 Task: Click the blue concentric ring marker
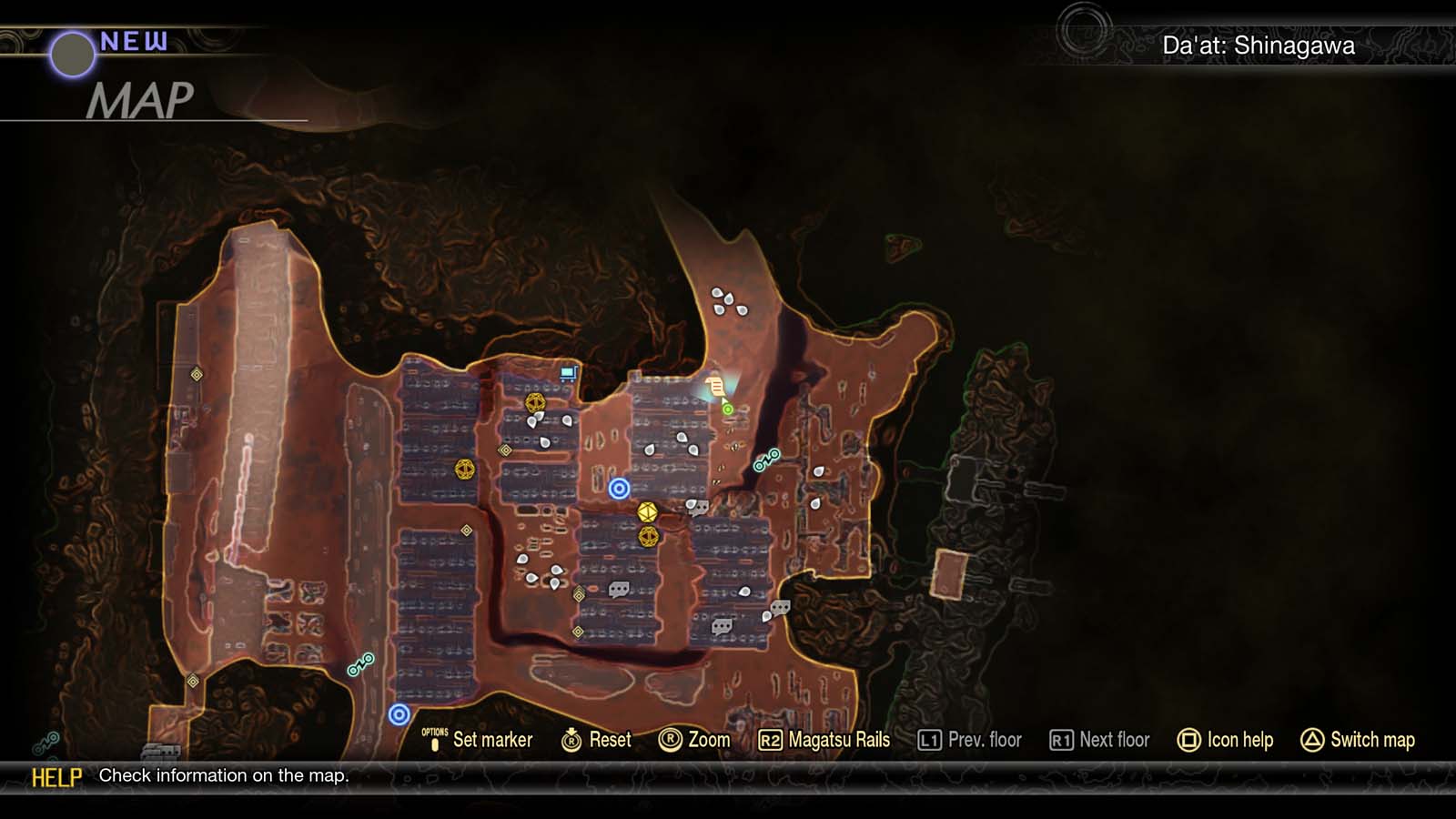tap(620, 489)
